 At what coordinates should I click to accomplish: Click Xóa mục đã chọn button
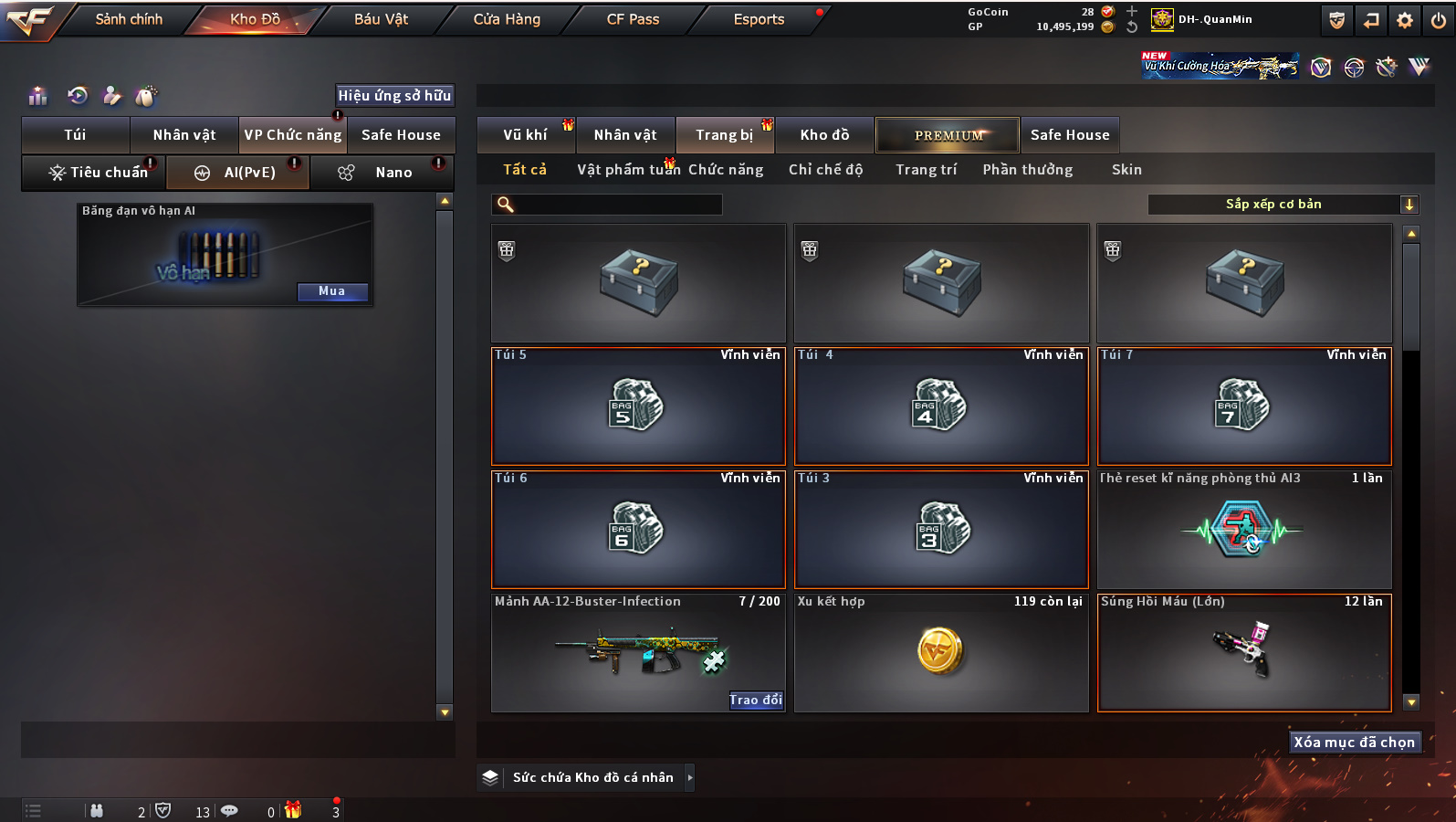(1354, 743)
